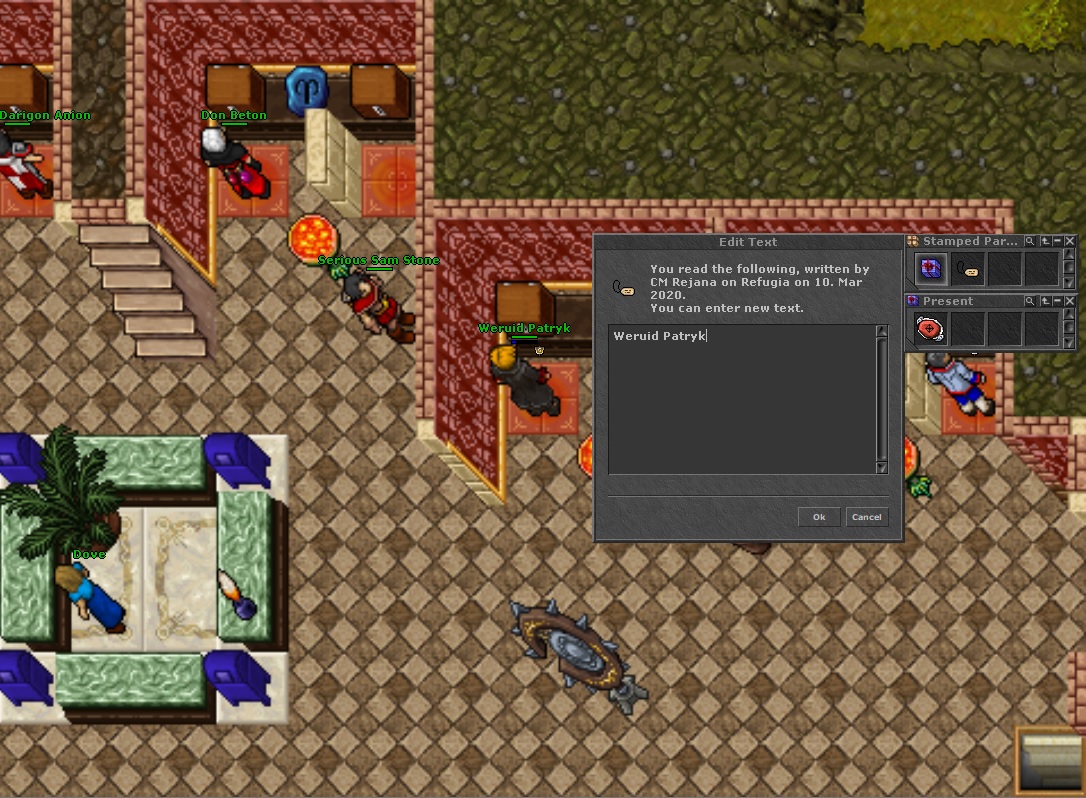Screen dimensions: 1086x798
Task: Search inside the Stamped Parcel container
Action: (1030, 241)
